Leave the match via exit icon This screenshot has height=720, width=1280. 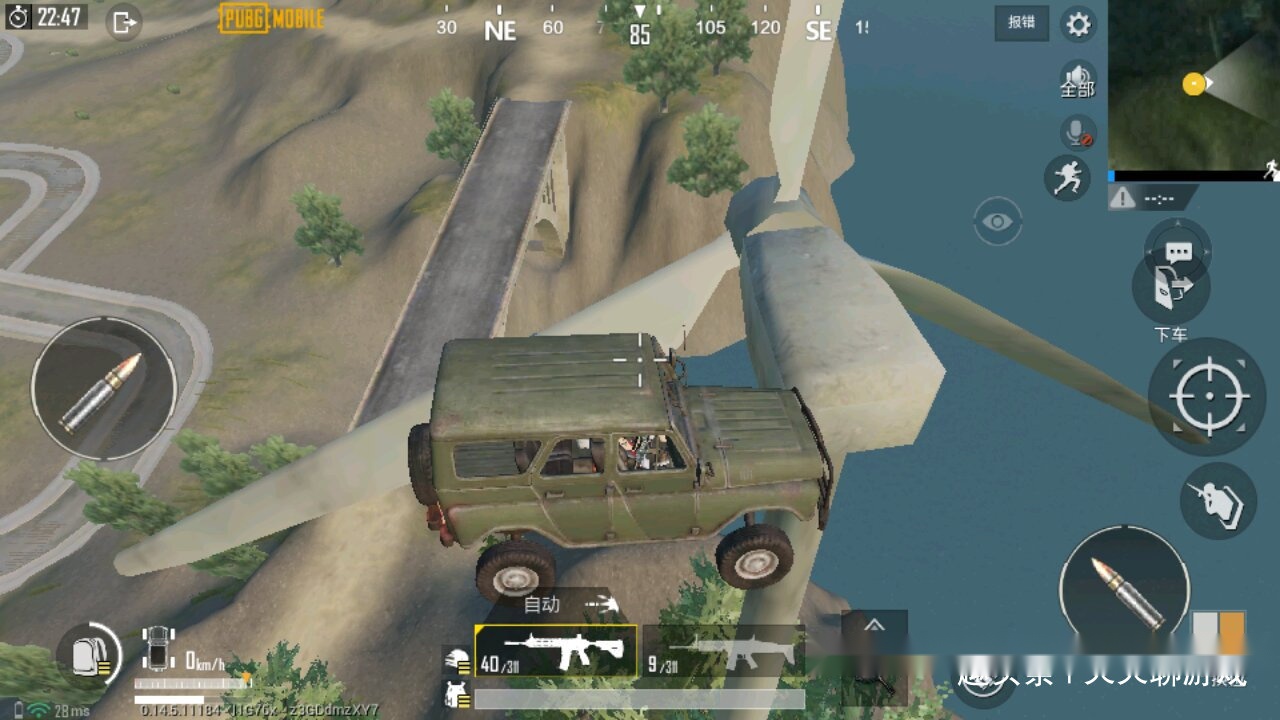click(x=123, y=22)
